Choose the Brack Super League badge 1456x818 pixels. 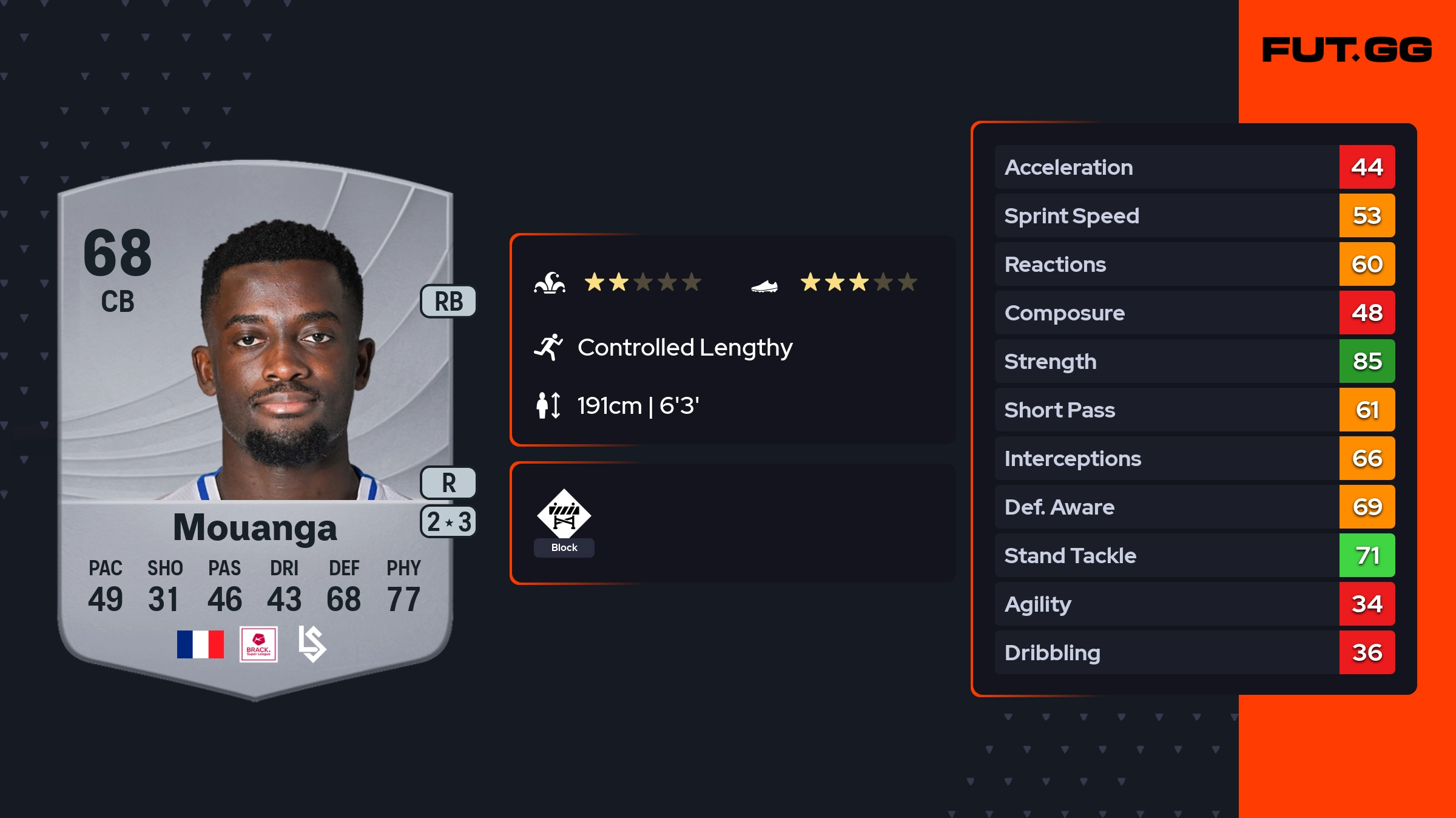pyautogui.click(x=258, y=644)
